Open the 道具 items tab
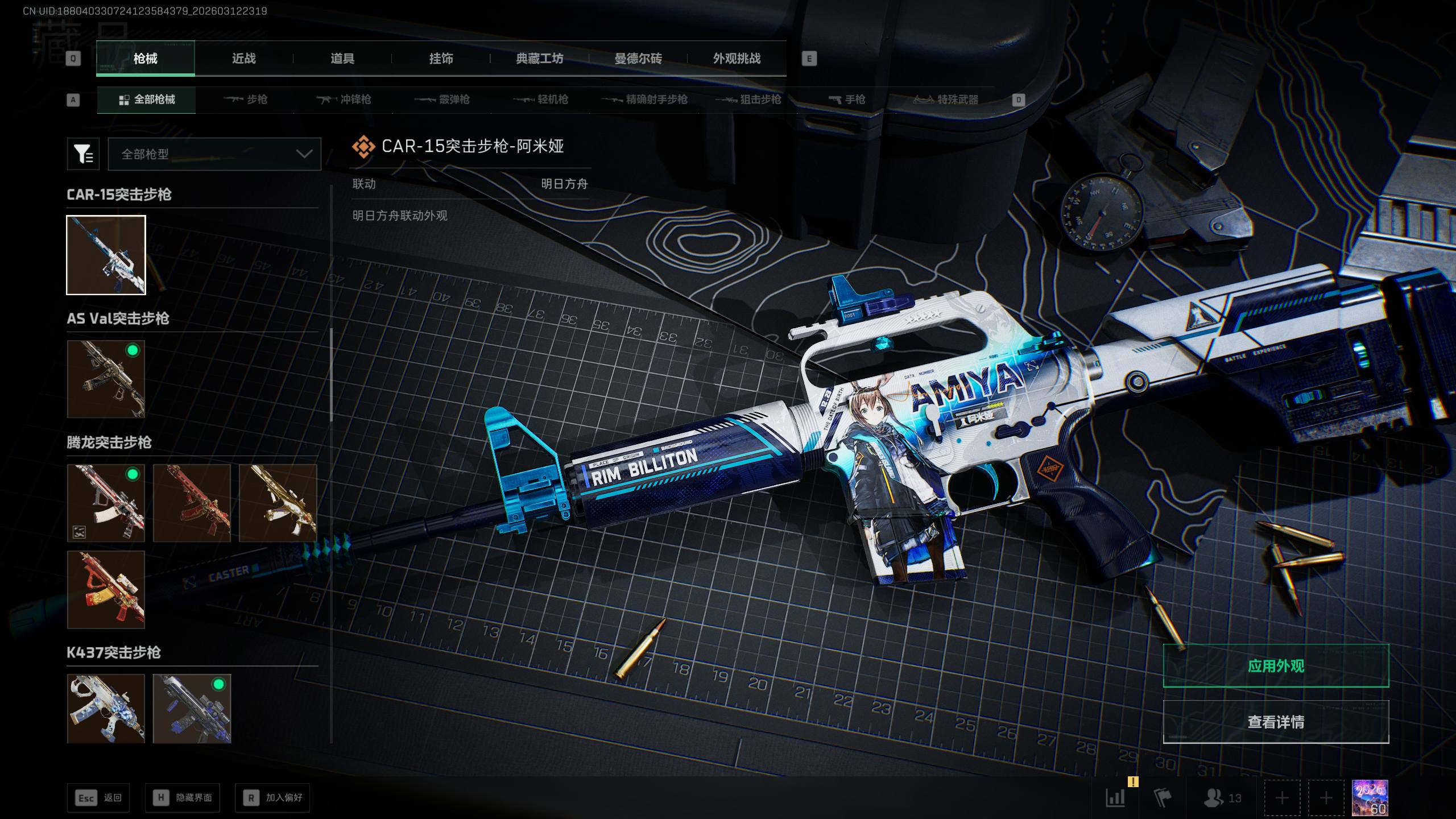This screenshot has height=819, width=1456. (342, 59)
